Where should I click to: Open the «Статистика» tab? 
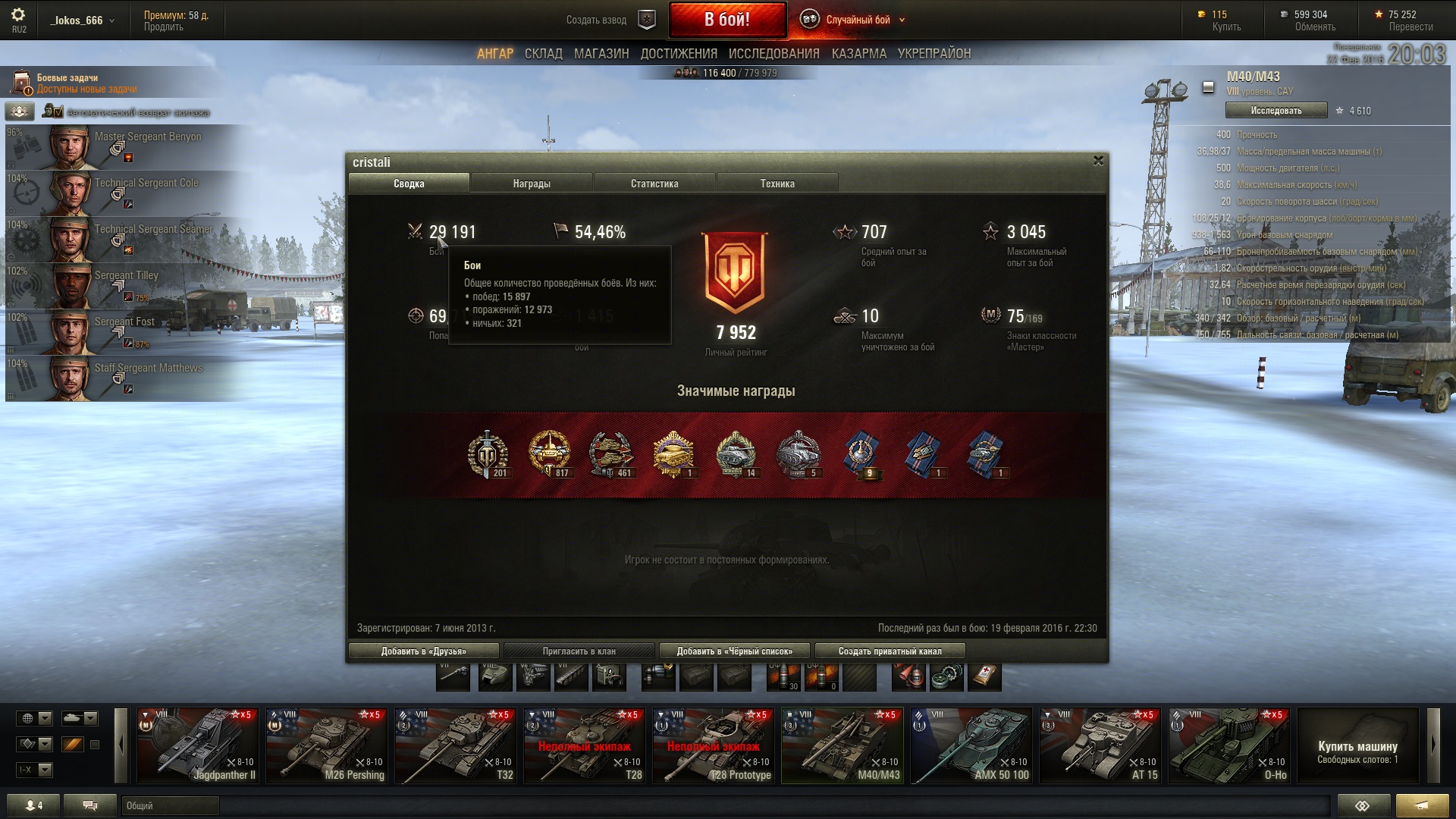coord(654,184)
